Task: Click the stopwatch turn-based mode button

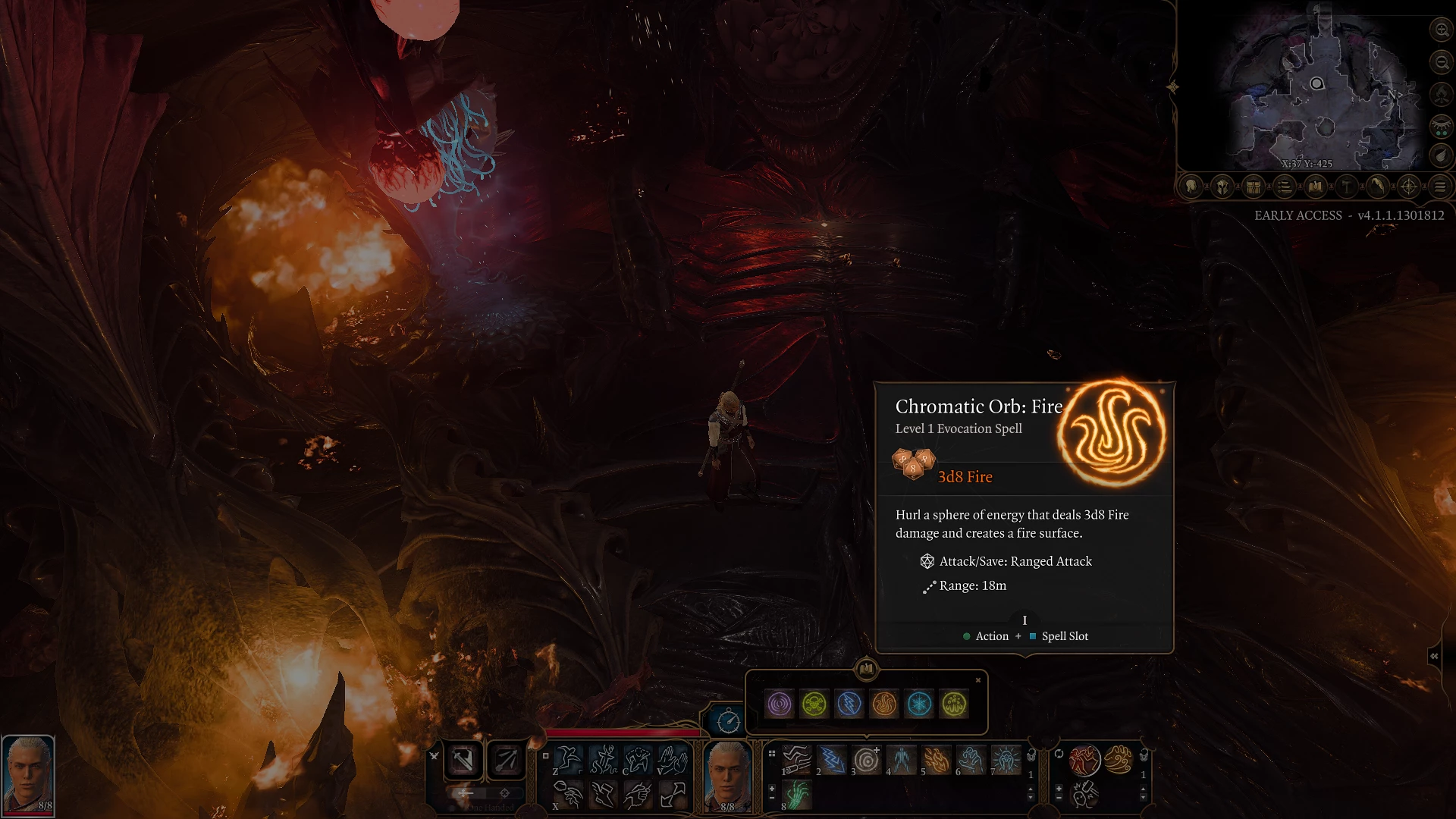Action: coord(728,720)
